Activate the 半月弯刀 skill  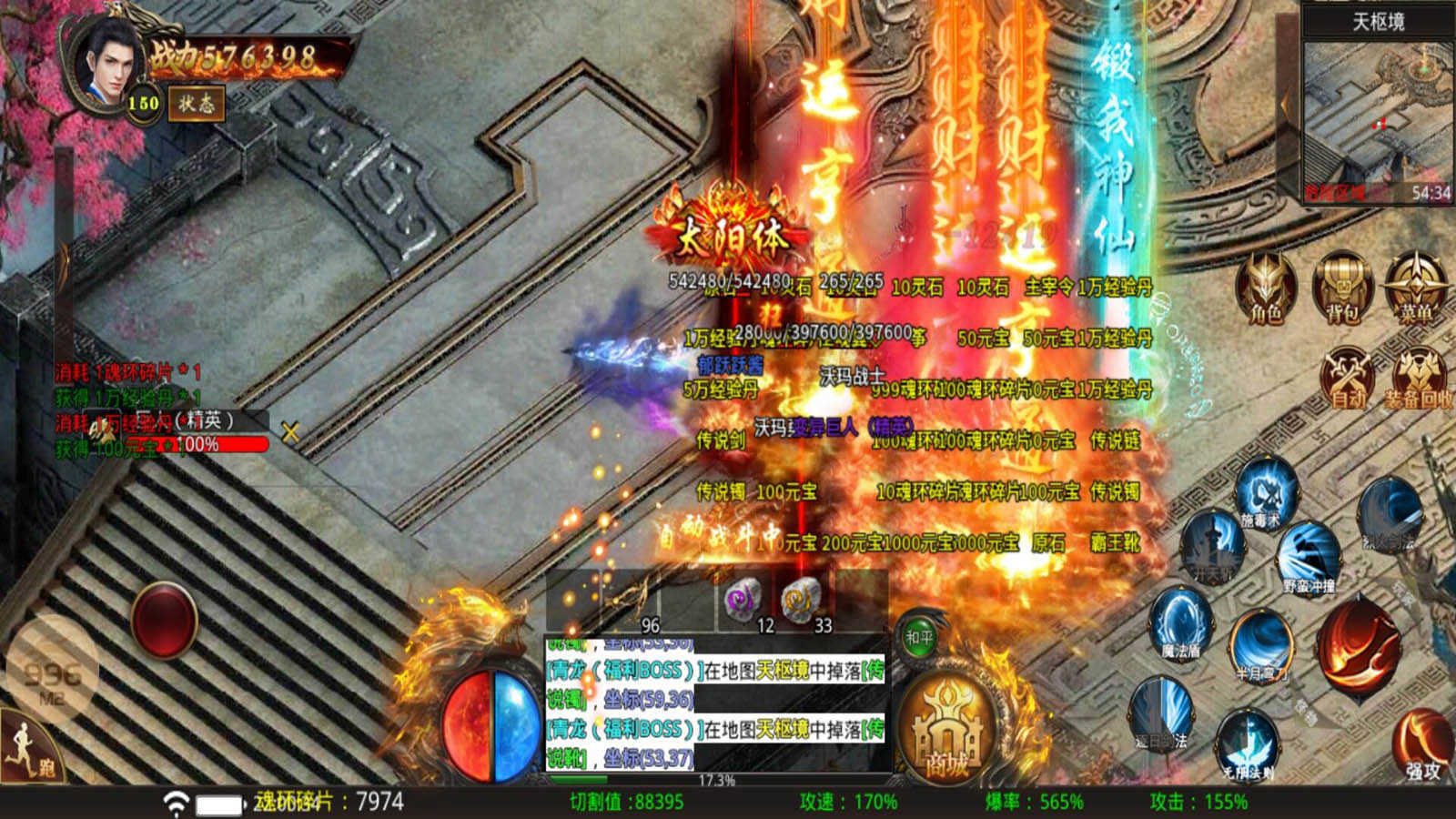1261,646
